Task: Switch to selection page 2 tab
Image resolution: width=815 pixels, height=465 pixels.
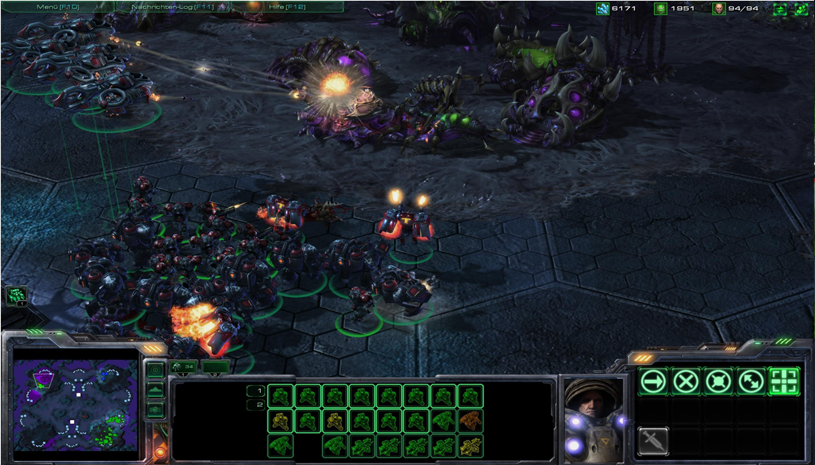Action: point(257,405)
